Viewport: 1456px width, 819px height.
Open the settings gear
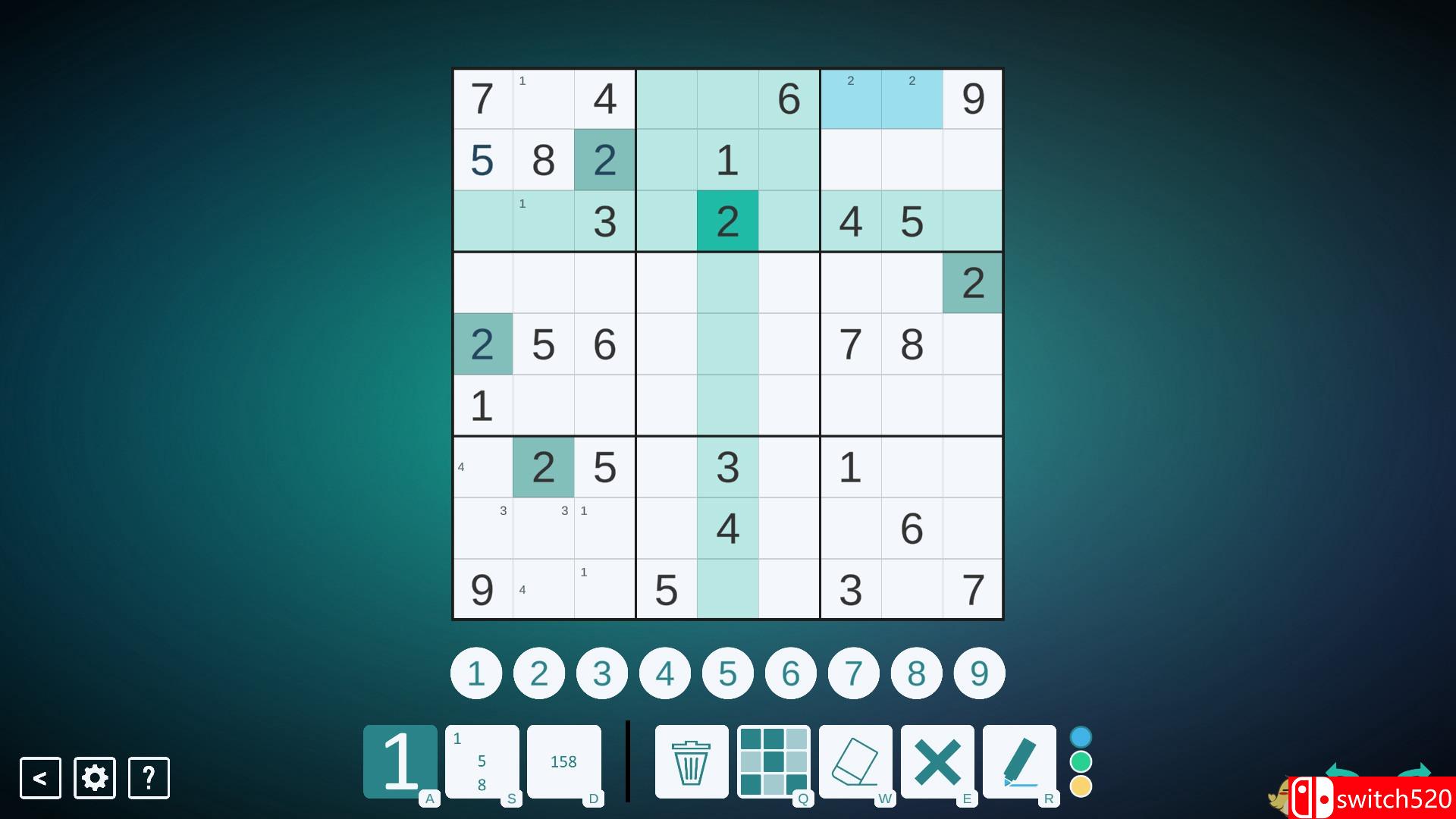point(94,777)
